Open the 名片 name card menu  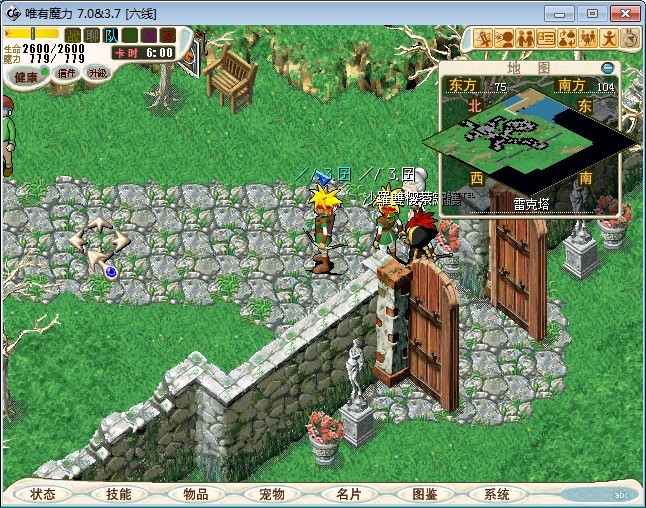pyautogui.click(x=347, y=494)
